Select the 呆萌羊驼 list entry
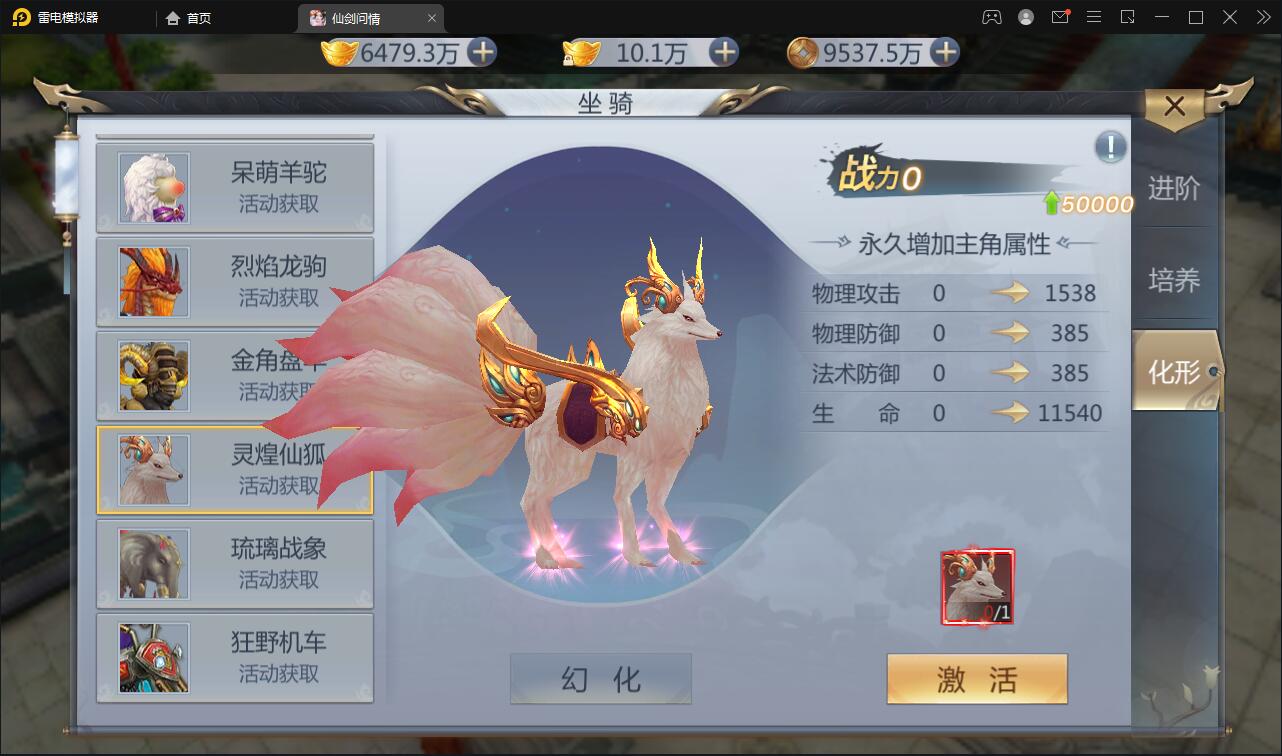Image resolution: width=1282 pixels, height=756 pixels. click(x=235, y=187)
